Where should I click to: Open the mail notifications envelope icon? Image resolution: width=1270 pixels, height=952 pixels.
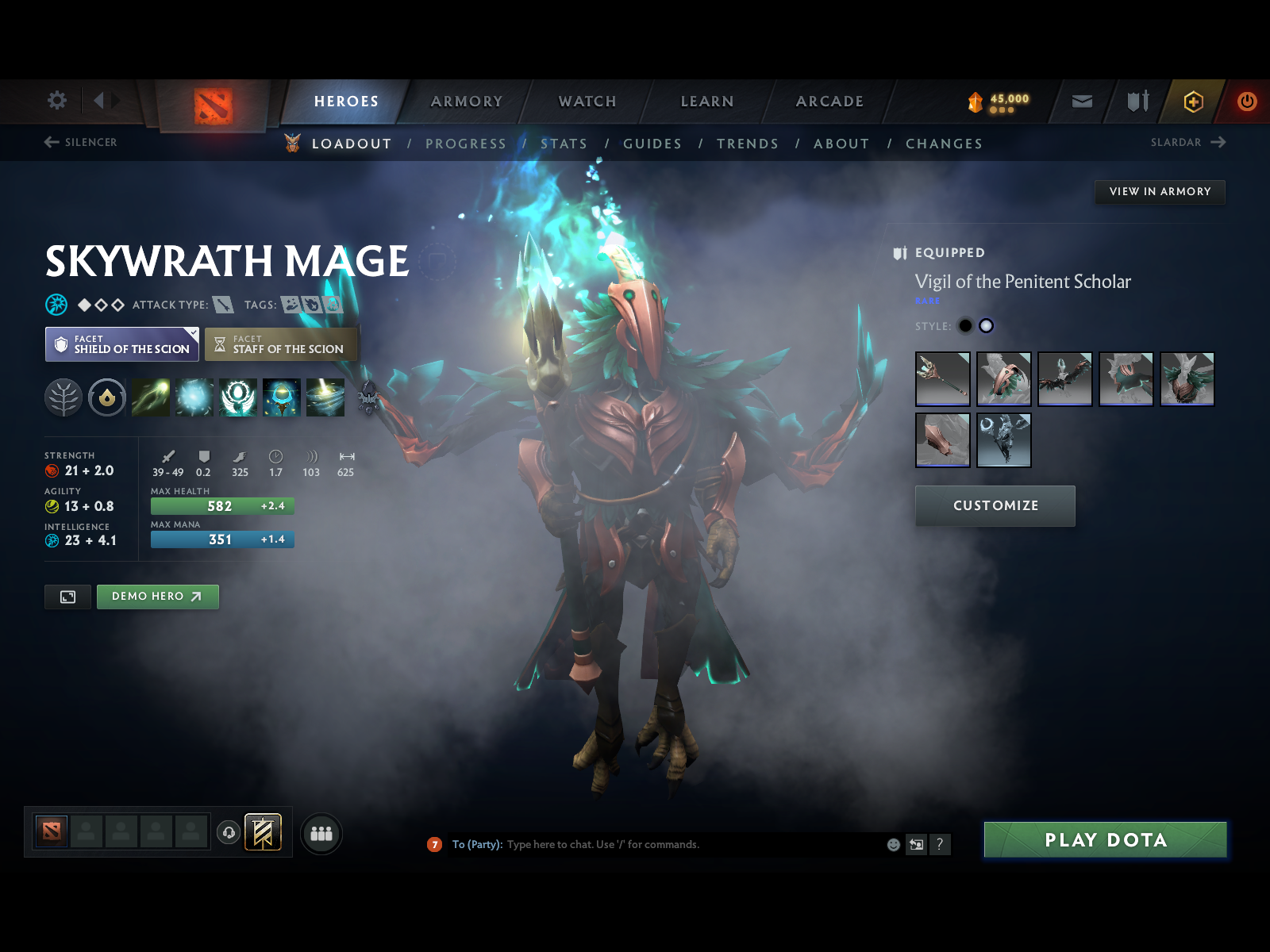pyautogui.click(x=1081, y=102)
